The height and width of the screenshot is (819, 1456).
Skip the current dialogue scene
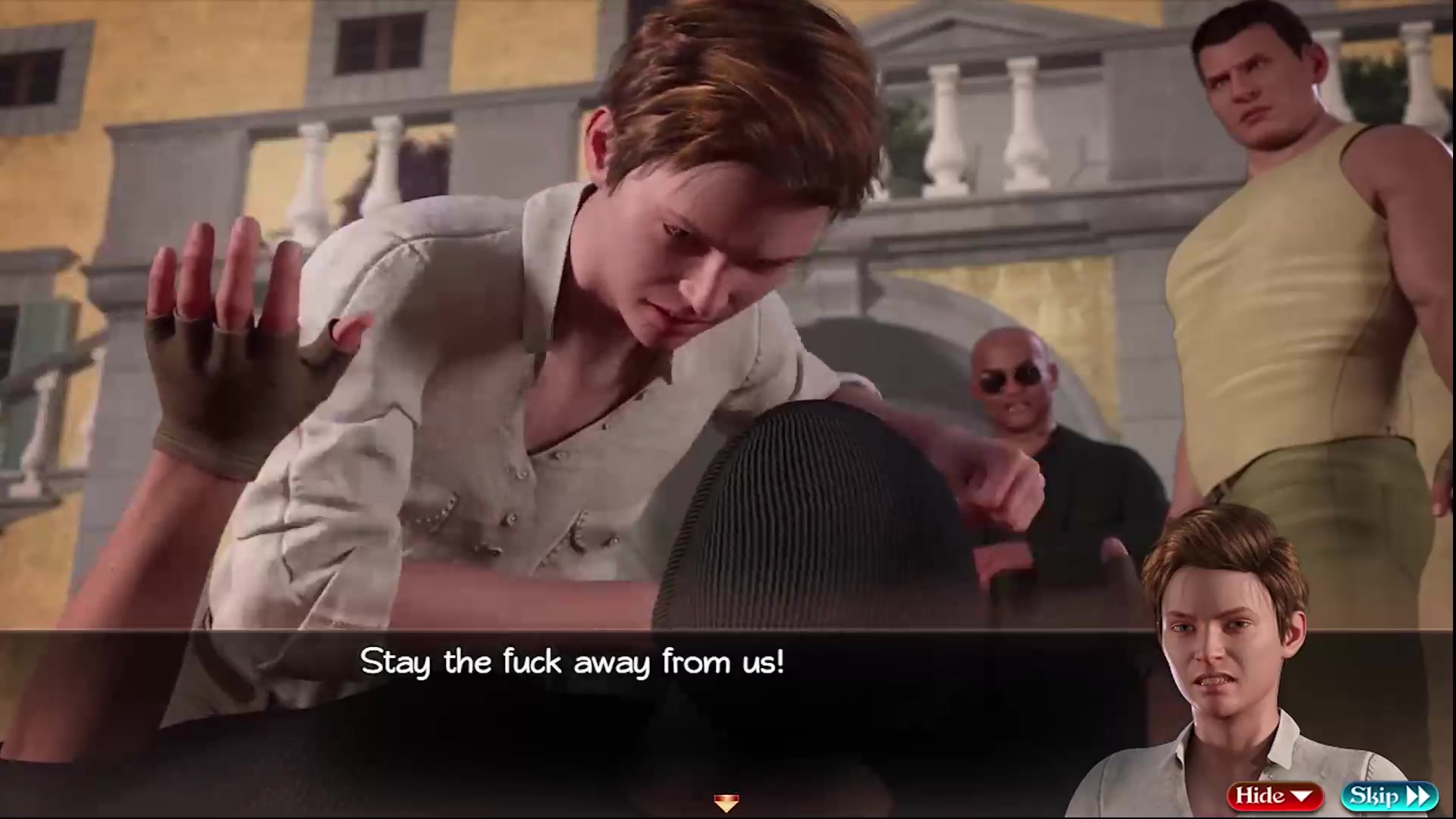[1389, 795]
